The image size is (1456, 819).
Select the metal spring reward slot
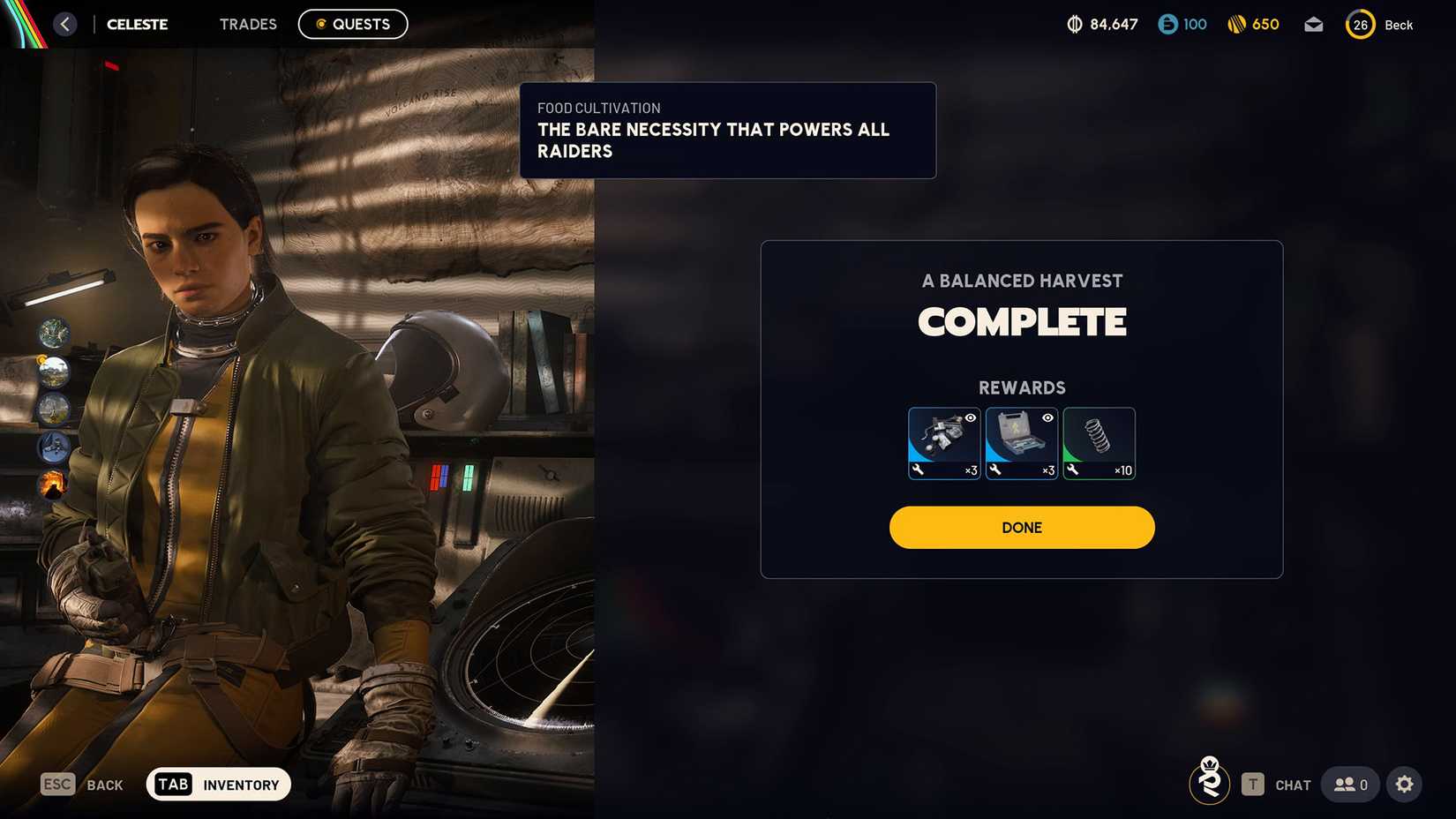(x=1099, y=443)
